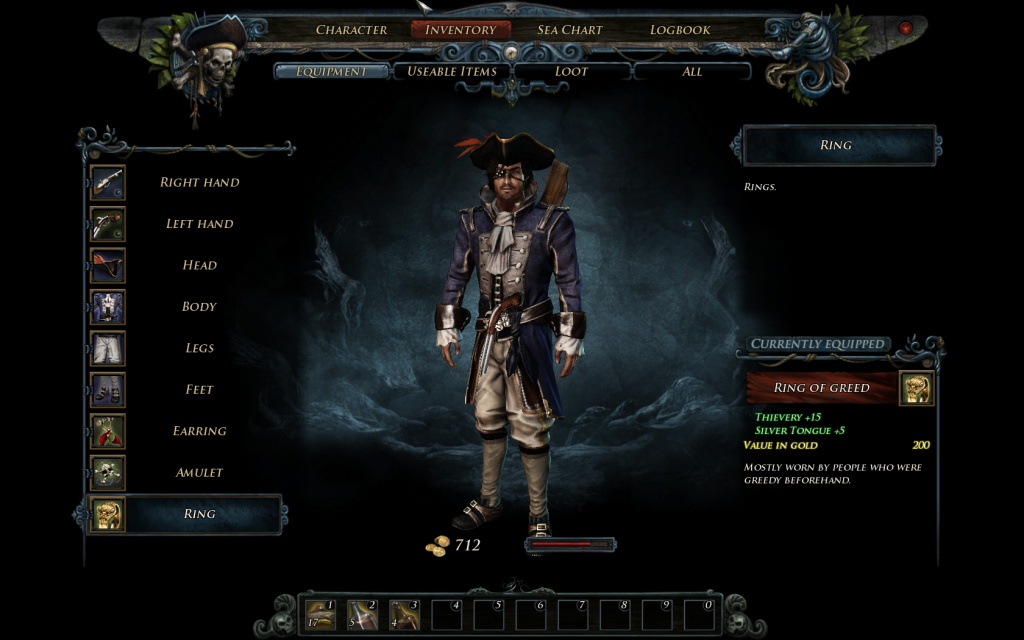The height and width of the screenshot is (640, 1024).
Task: Select the Inventory tab
Action: 460,30
